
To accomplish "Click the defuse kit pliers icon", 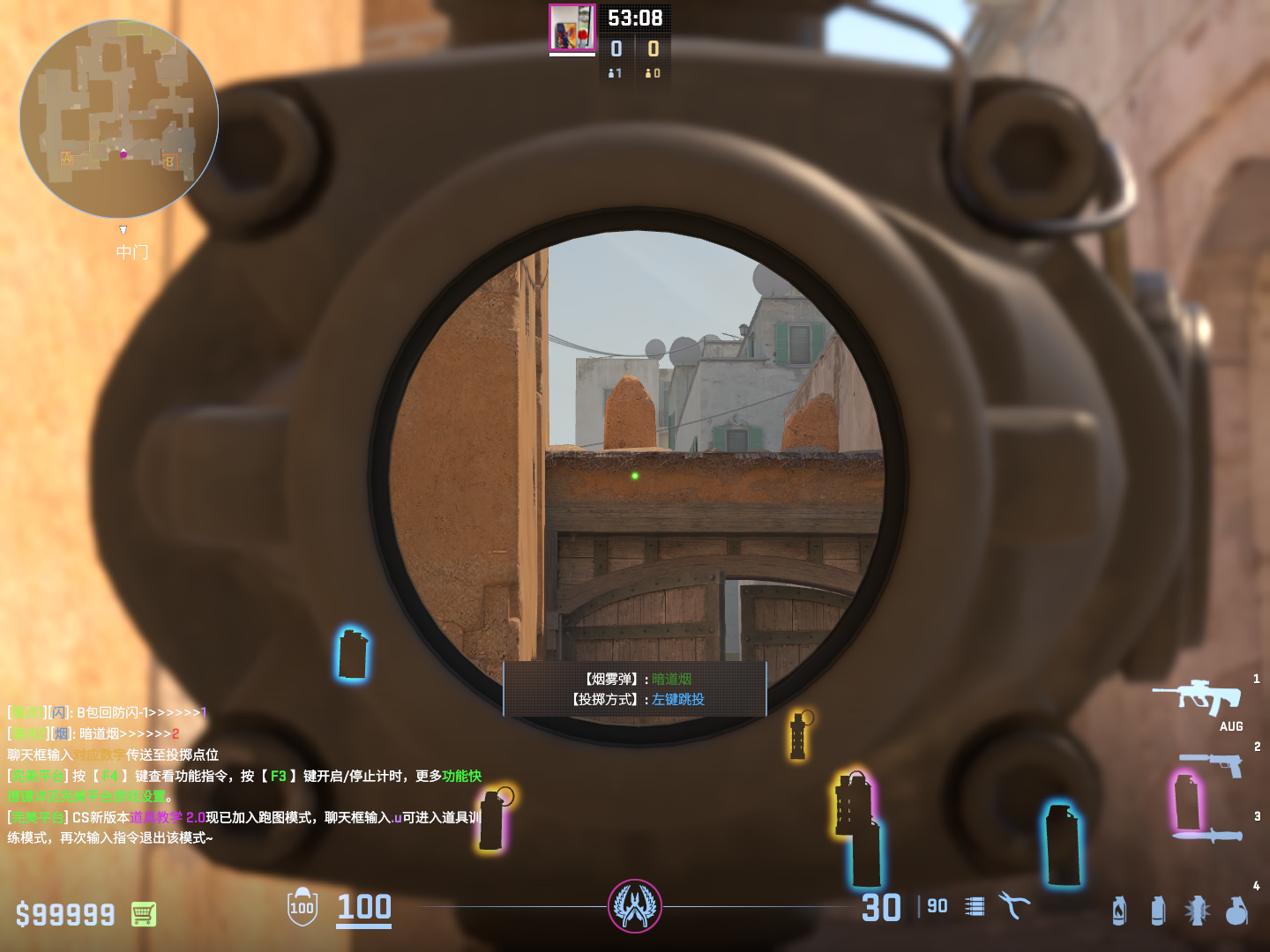I will click(1014, 905).
